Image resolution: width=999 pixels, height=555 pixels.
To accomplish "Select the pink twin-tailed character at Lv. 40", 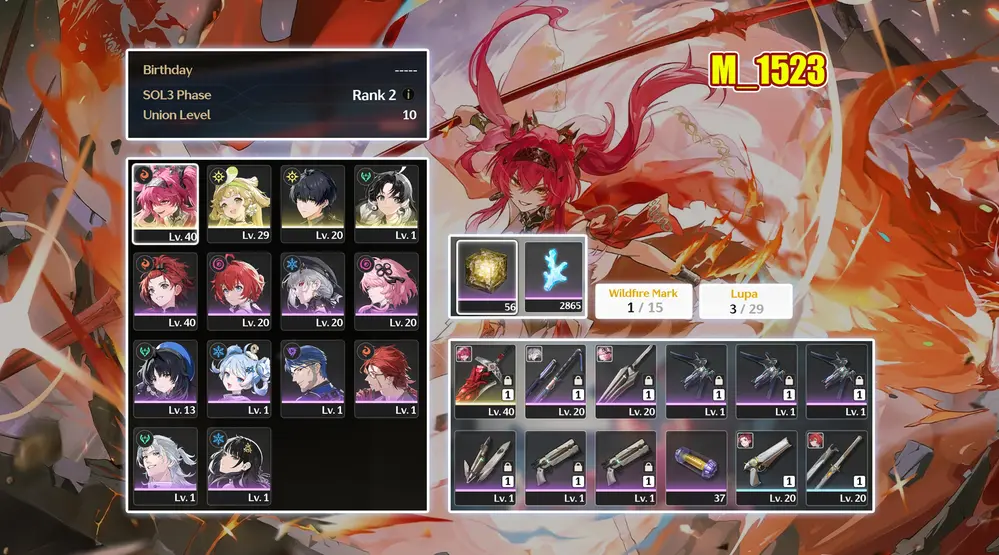I will click(x=165, y=204).
